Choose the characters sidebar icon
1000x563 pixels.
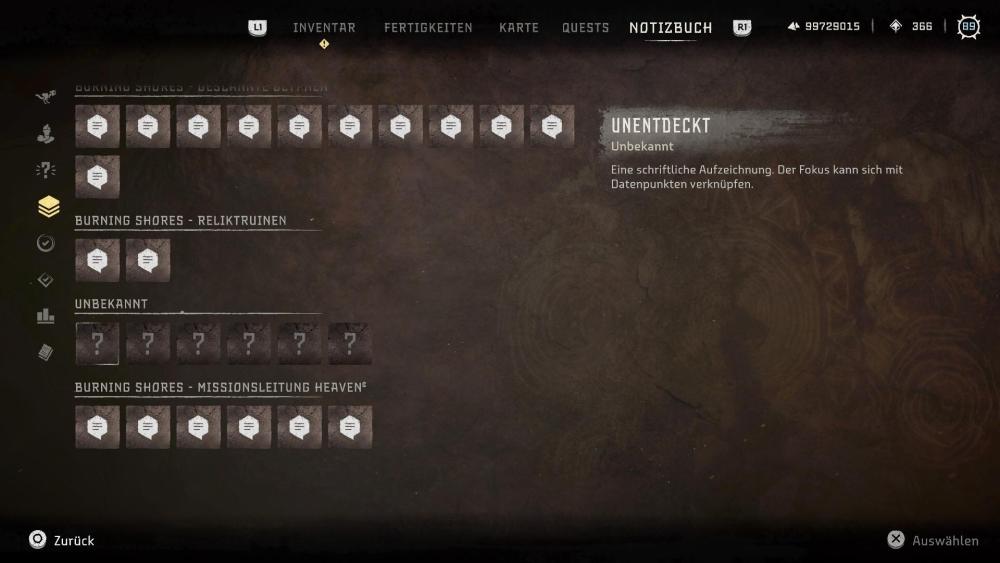46,133
